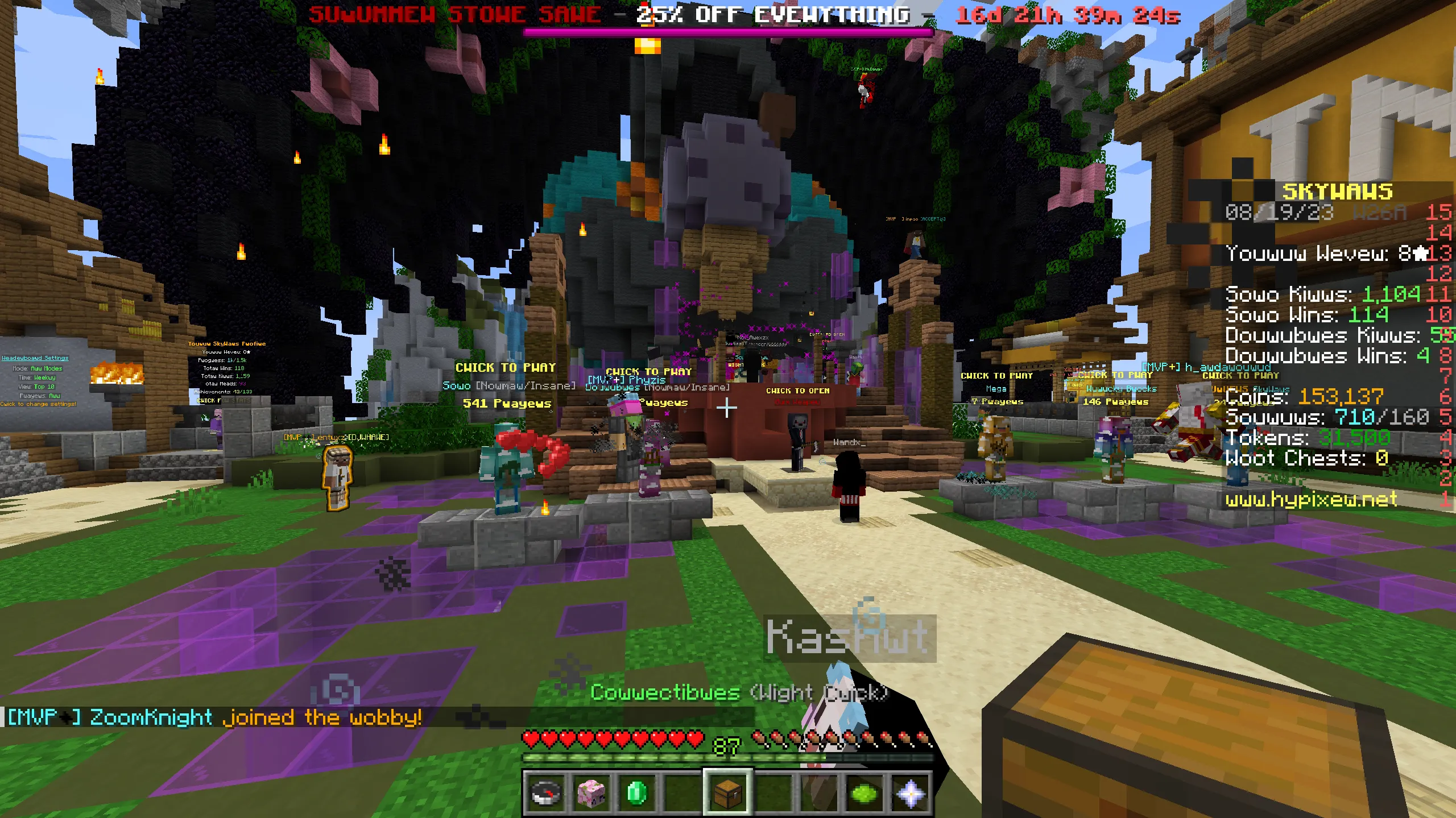Viewport: 1456px width, 818px height.
Task: Click the 25% OFF sale progress bar
Action: tap(728, 31)
